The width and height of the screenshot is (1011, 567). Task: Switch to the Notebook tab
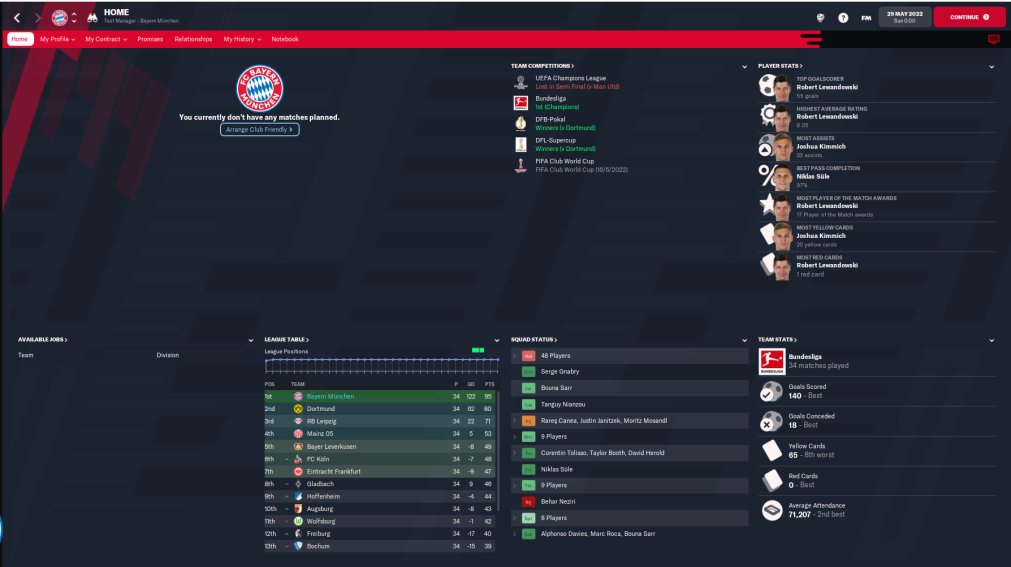click(285, 39)
